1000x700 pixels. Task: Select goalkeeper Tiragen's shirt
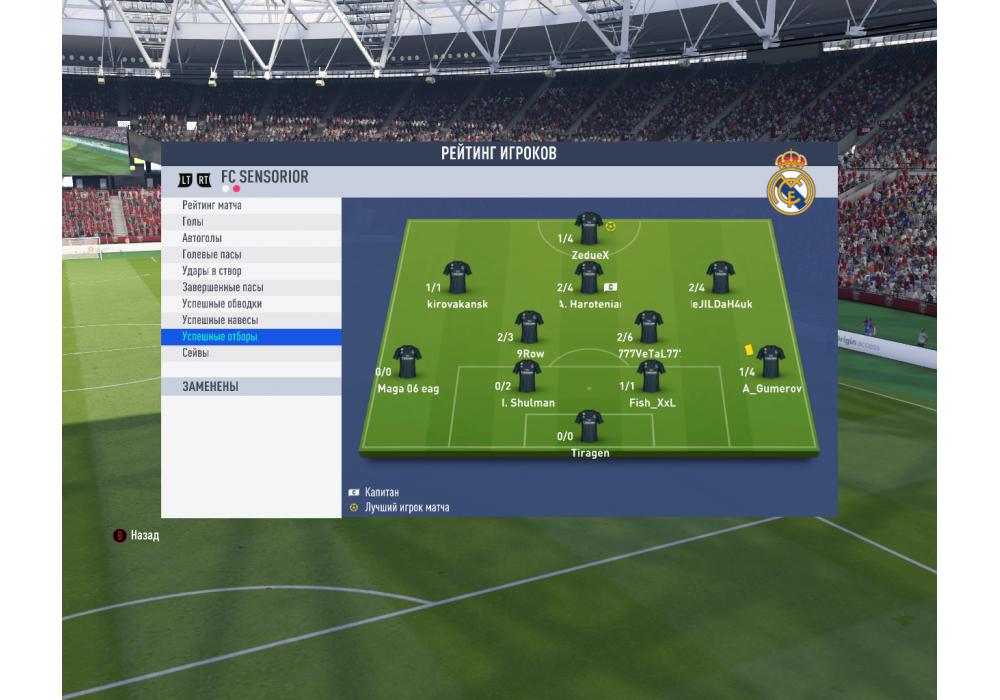coord(589,424)
